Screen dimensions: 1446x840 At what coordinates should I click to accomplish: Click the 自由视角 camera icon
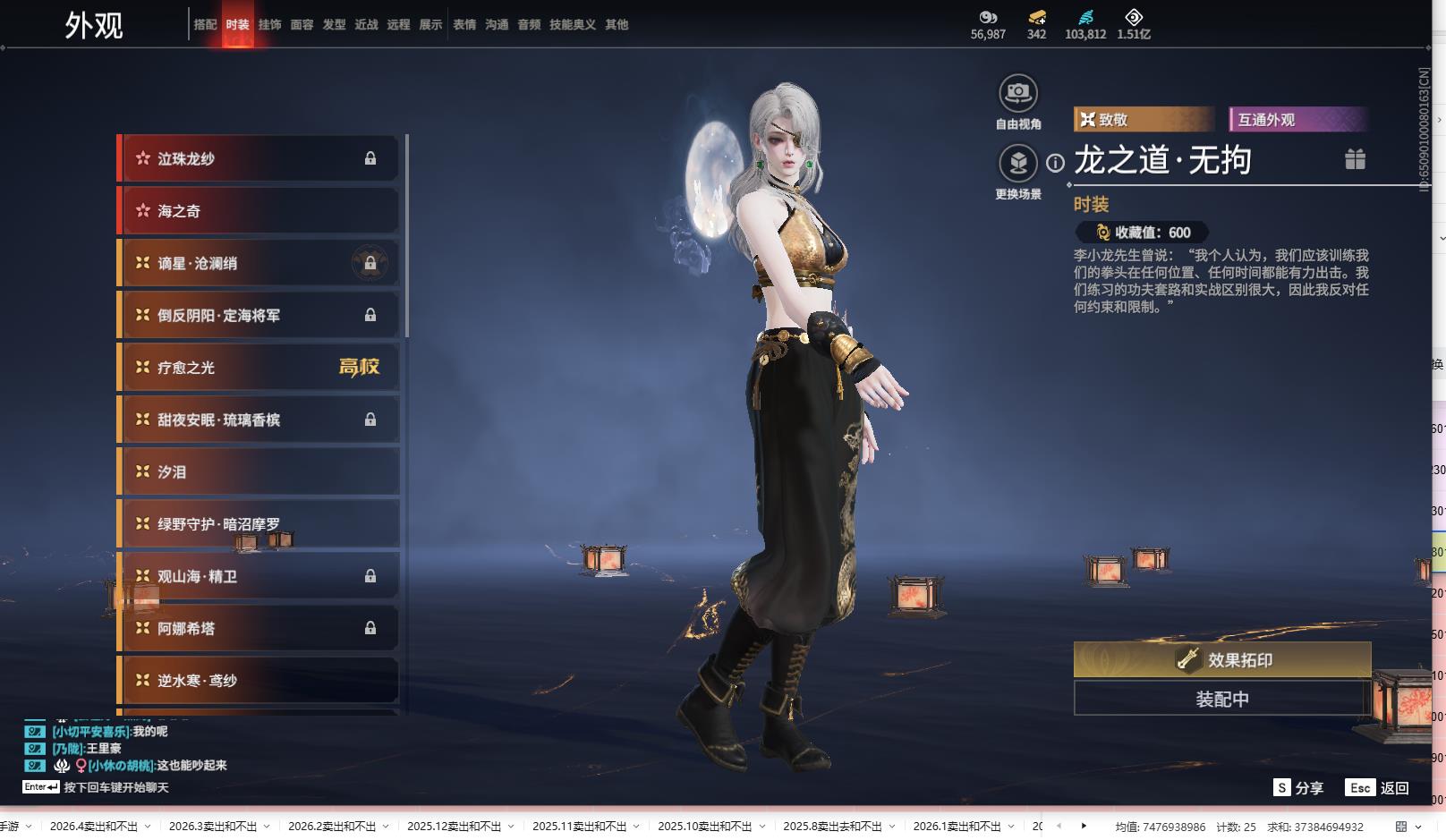(x=1018, y=93)
